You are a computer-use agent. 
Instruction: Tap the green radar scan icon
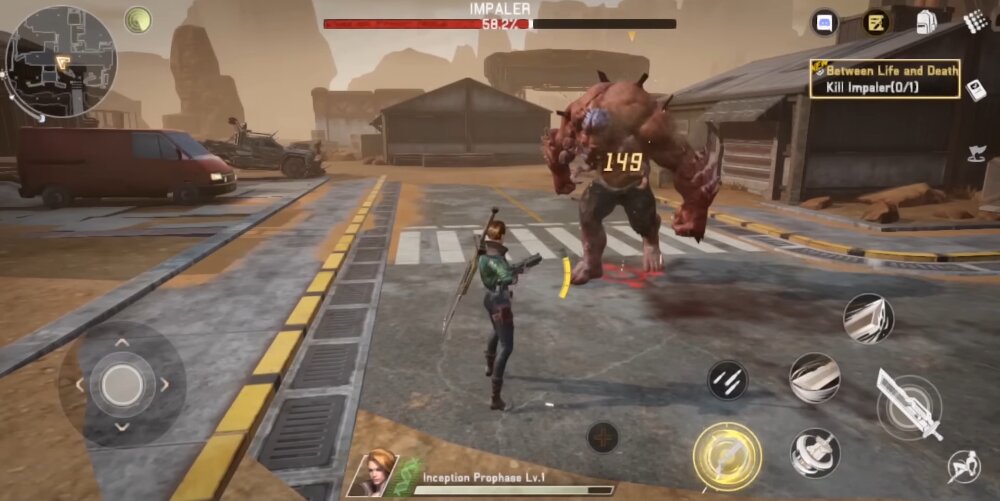coord(138,20)
